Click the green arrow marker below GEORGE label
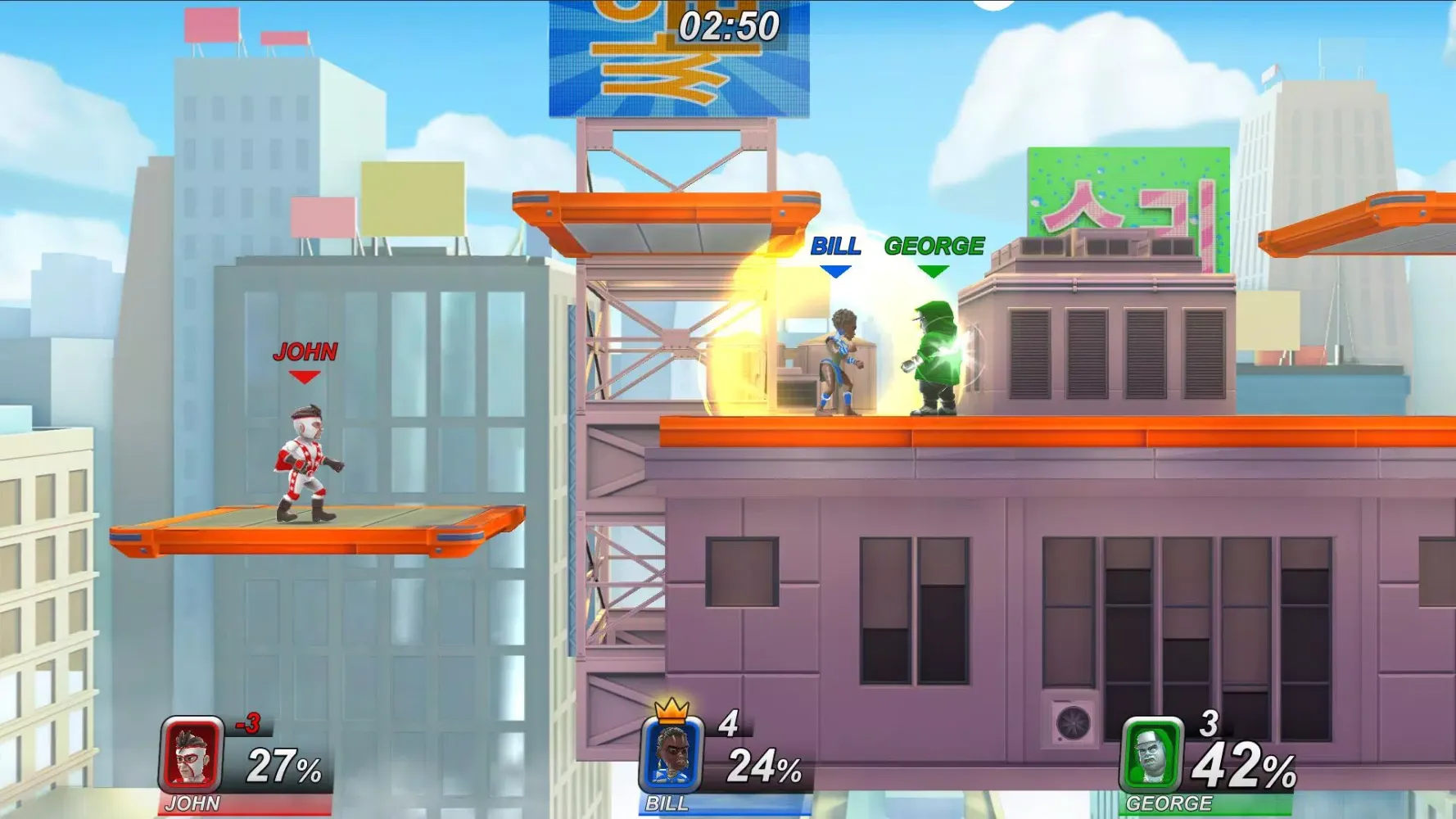Viewport: 1456px width, 819px height. click(x=934, y=269)
